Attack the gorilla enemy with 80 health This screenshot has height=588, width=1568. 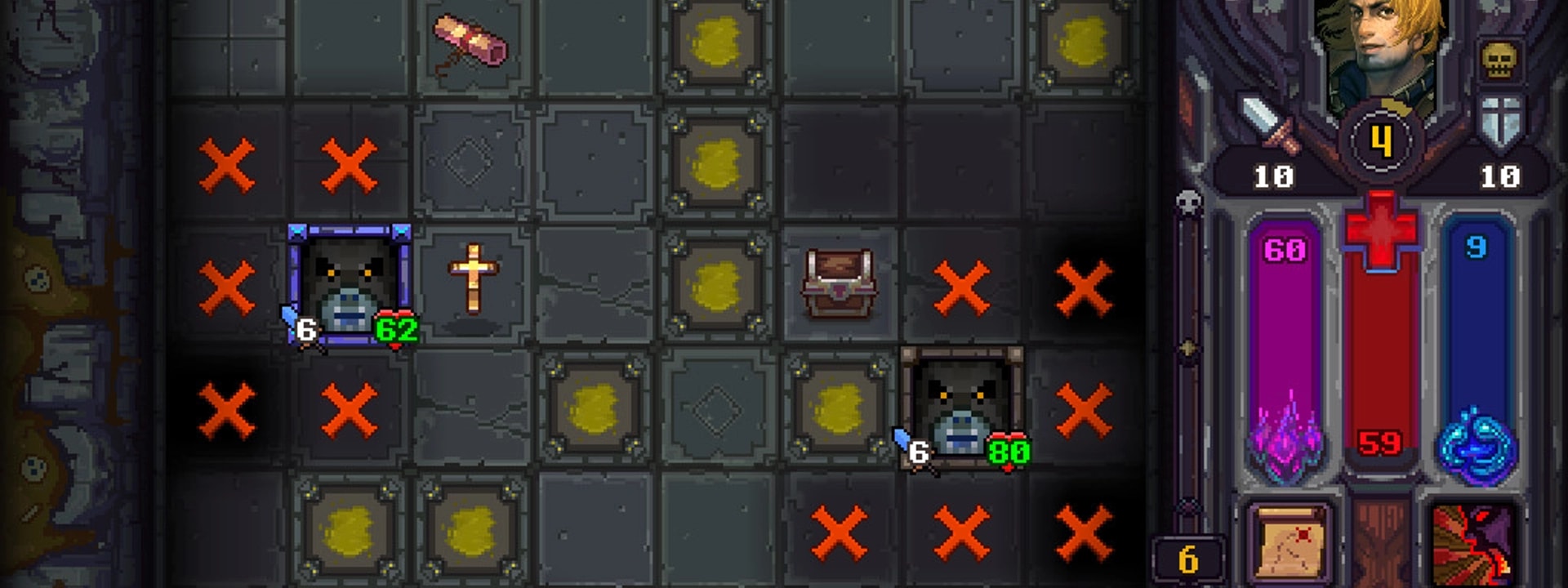coord(962,408)
